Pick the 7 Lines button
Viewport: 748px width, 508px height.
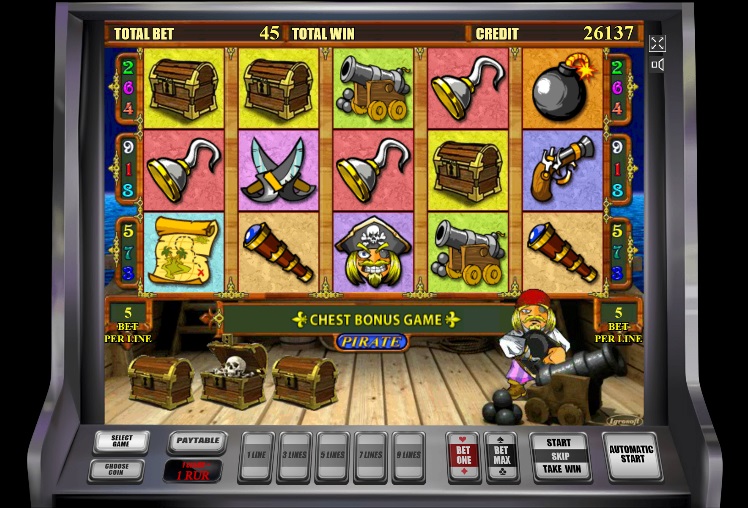coord(370,456)
